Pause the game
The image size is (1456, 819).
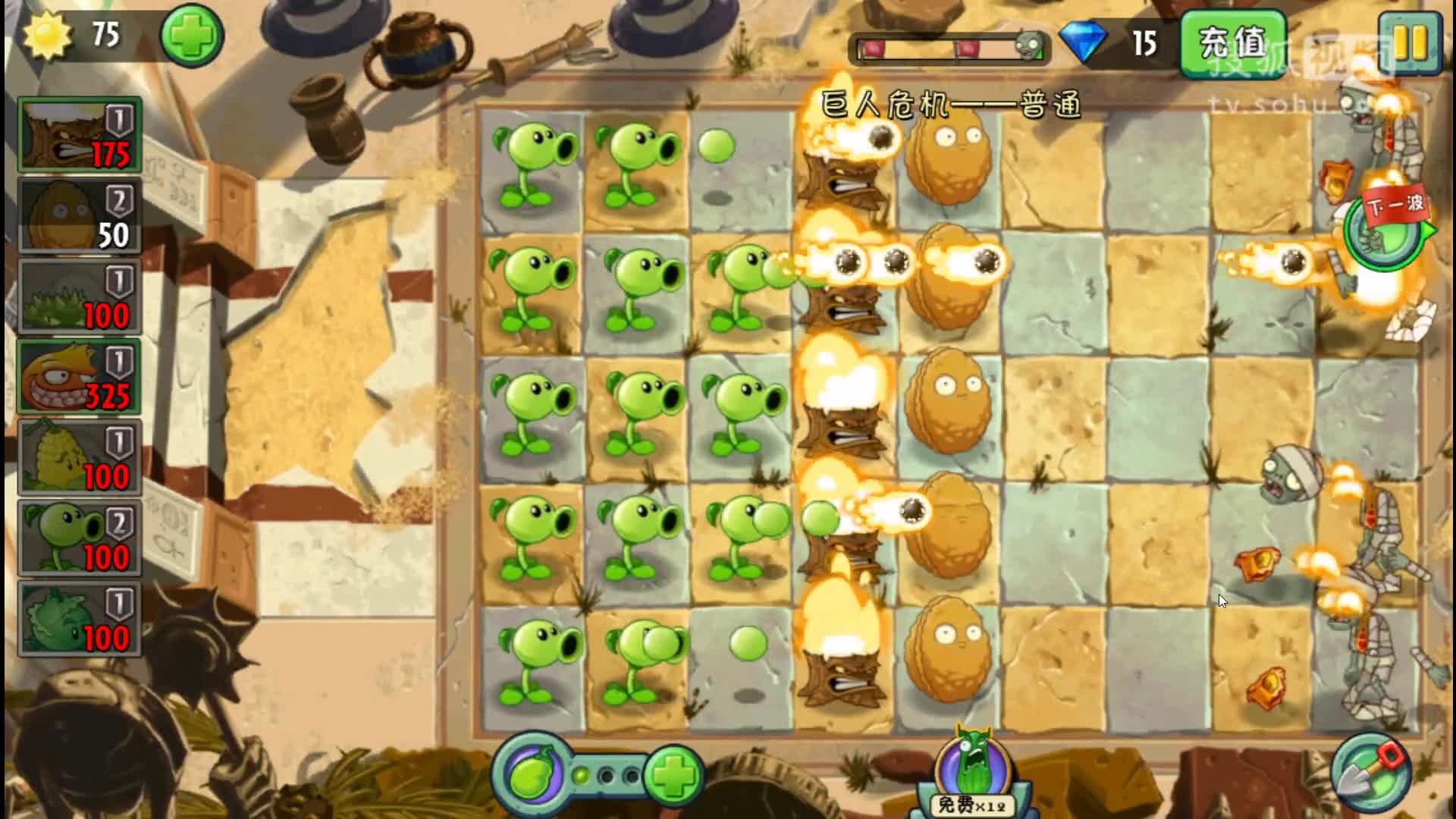[x=1412, y=43]
